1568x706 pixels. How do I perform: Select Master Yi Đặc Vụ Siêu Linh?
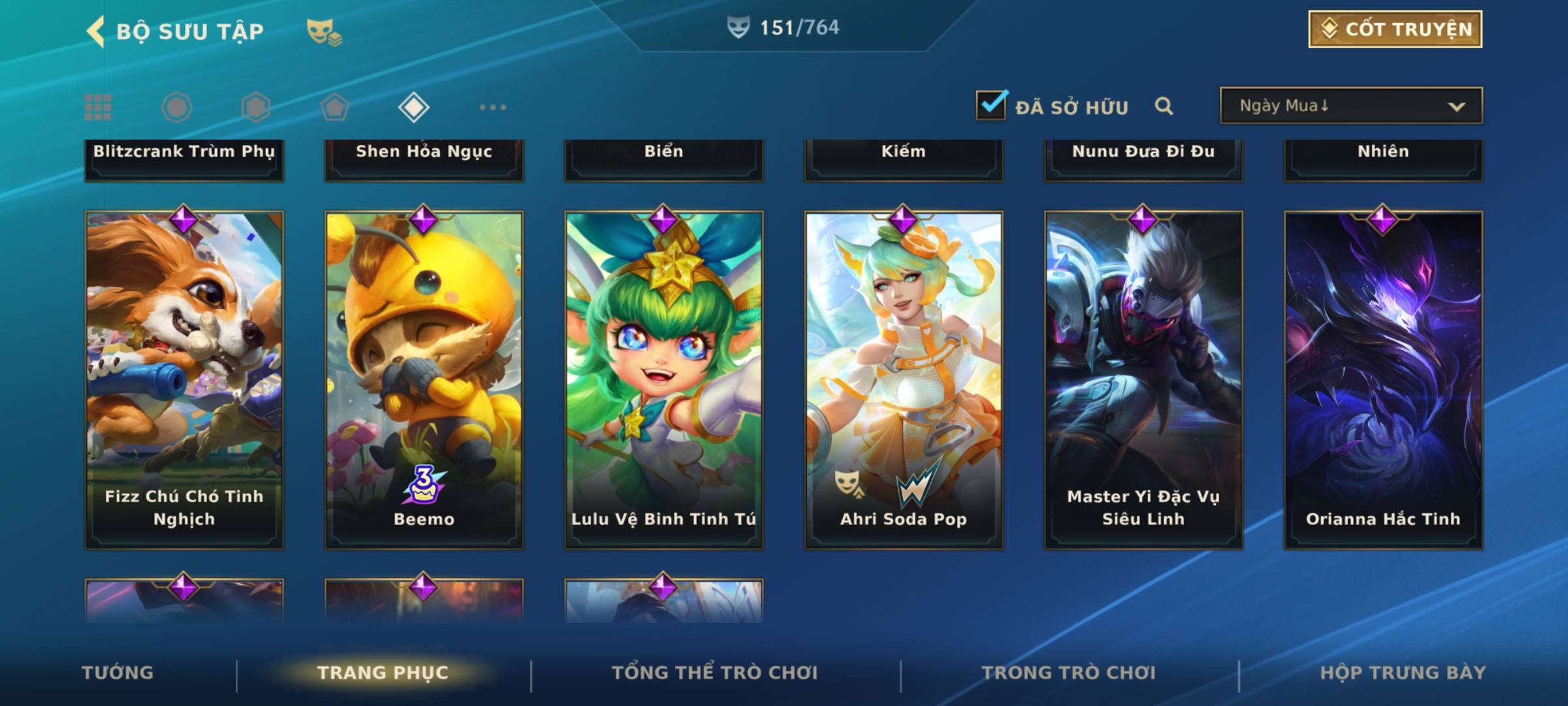pyautogui.click(x=1143, y=379)
